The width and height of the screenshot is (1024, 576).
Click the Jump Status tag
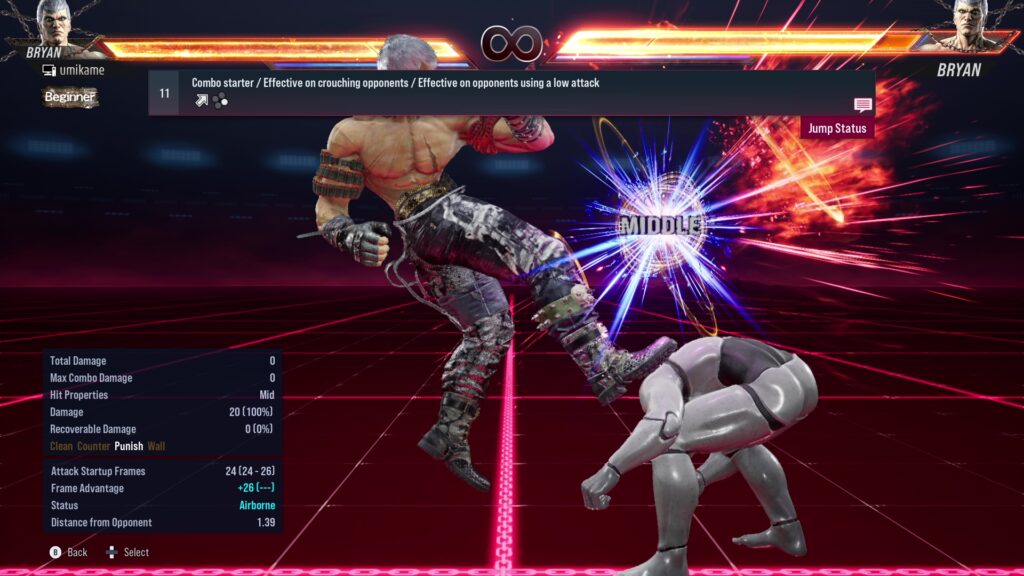(x=837, y=128)
